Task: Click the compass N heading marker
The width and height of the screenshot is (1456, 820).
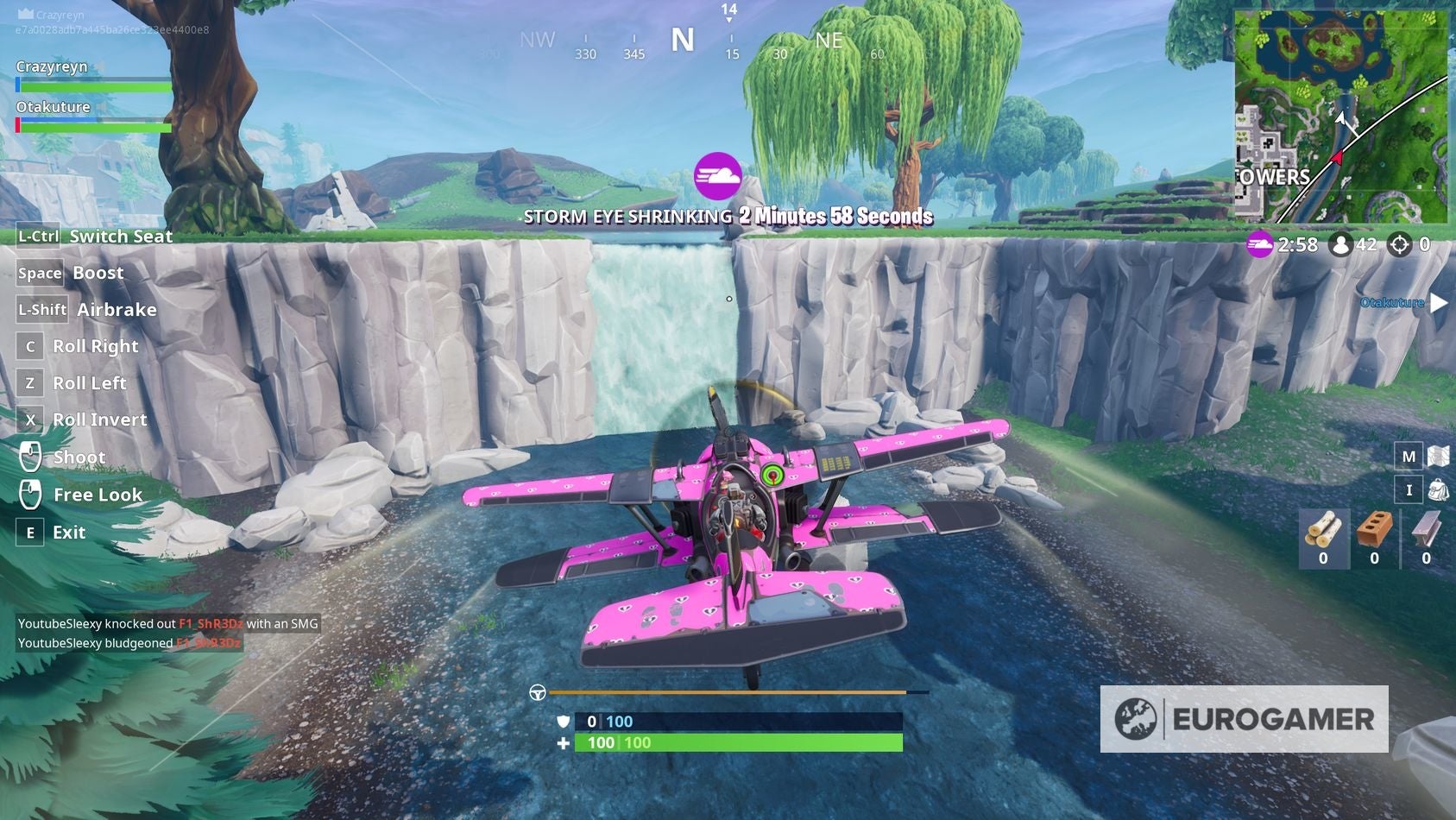Action: (684, 40)
